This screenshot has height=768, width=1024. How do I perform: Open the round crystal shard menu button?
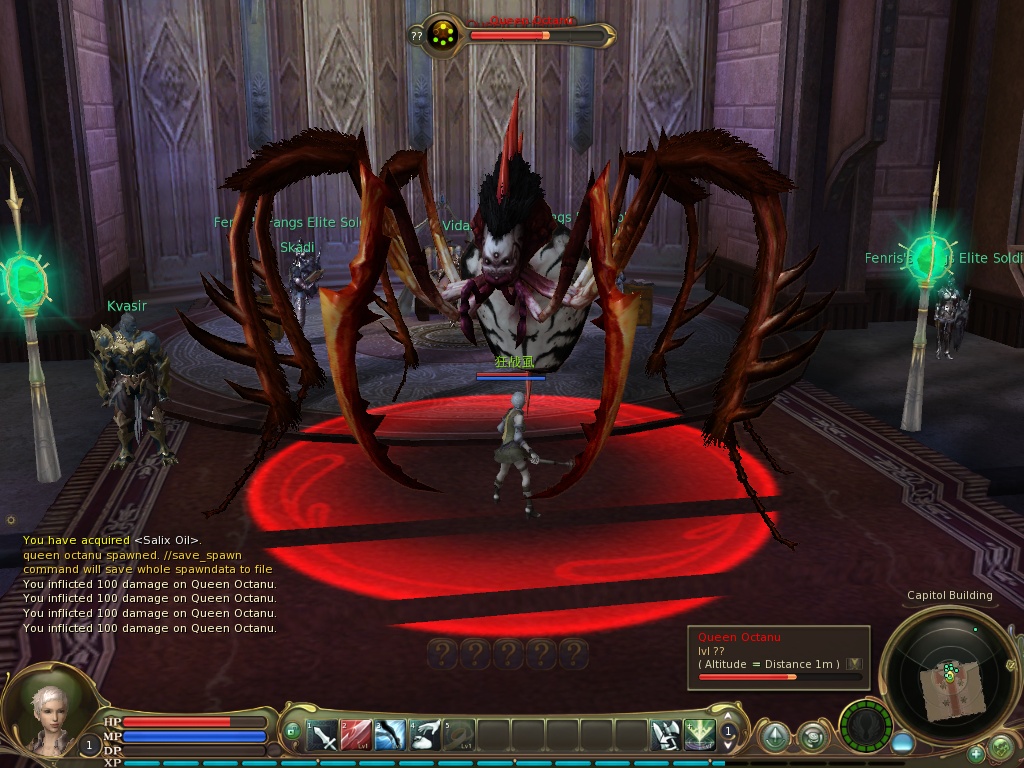coord(774,737)
